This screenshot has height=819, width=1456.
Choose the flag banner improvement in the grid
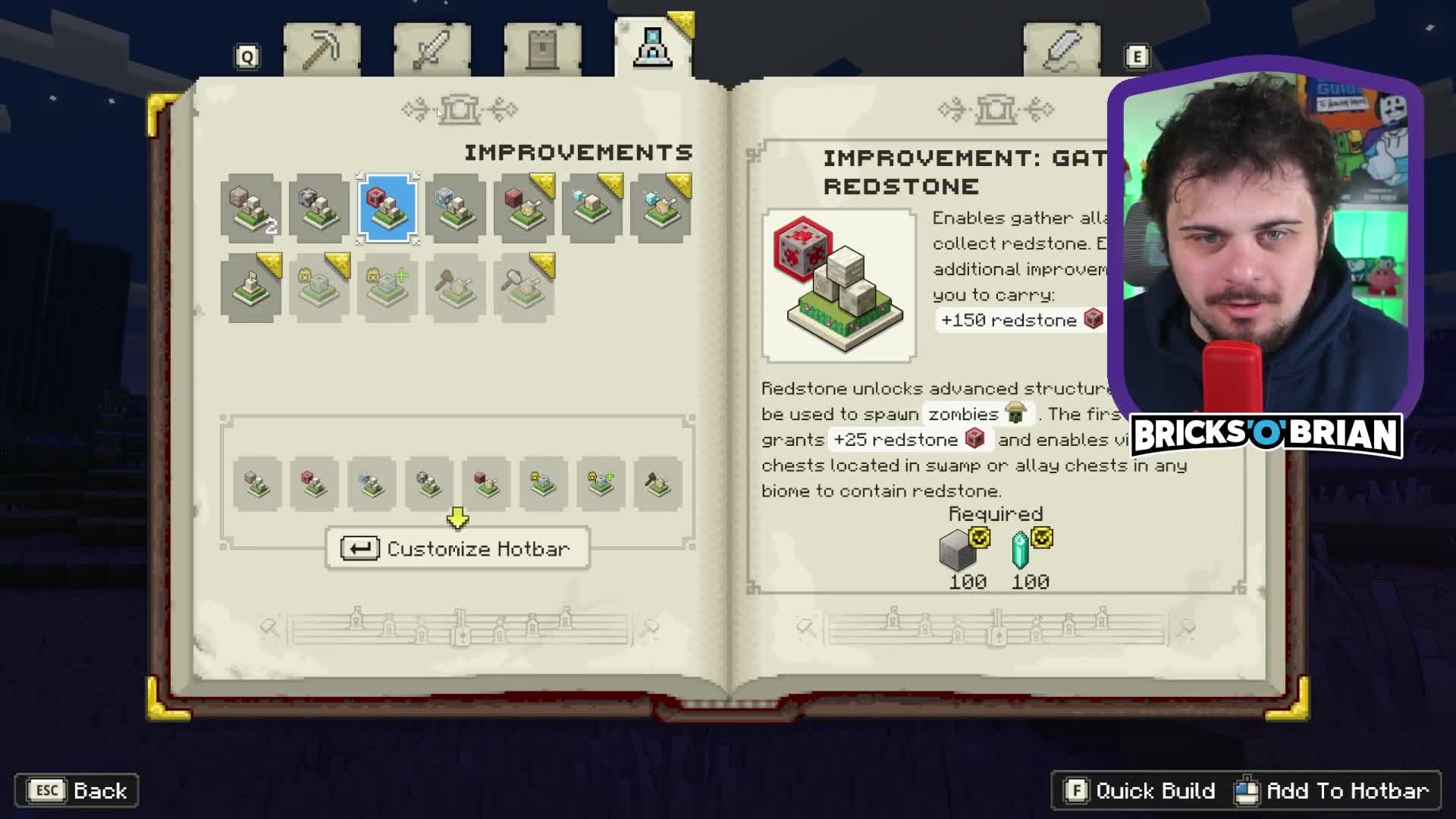pos(251,288)
